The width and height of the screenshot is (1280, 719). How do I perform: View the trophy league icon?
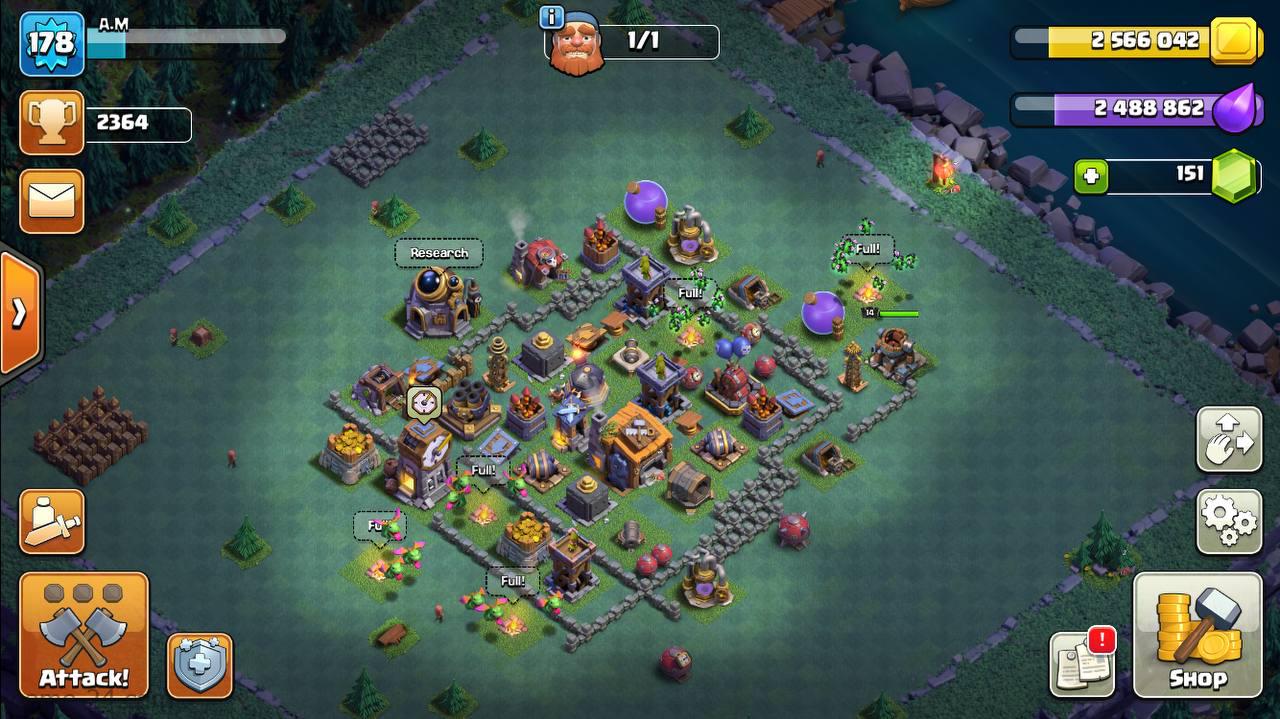pos(52,123)
